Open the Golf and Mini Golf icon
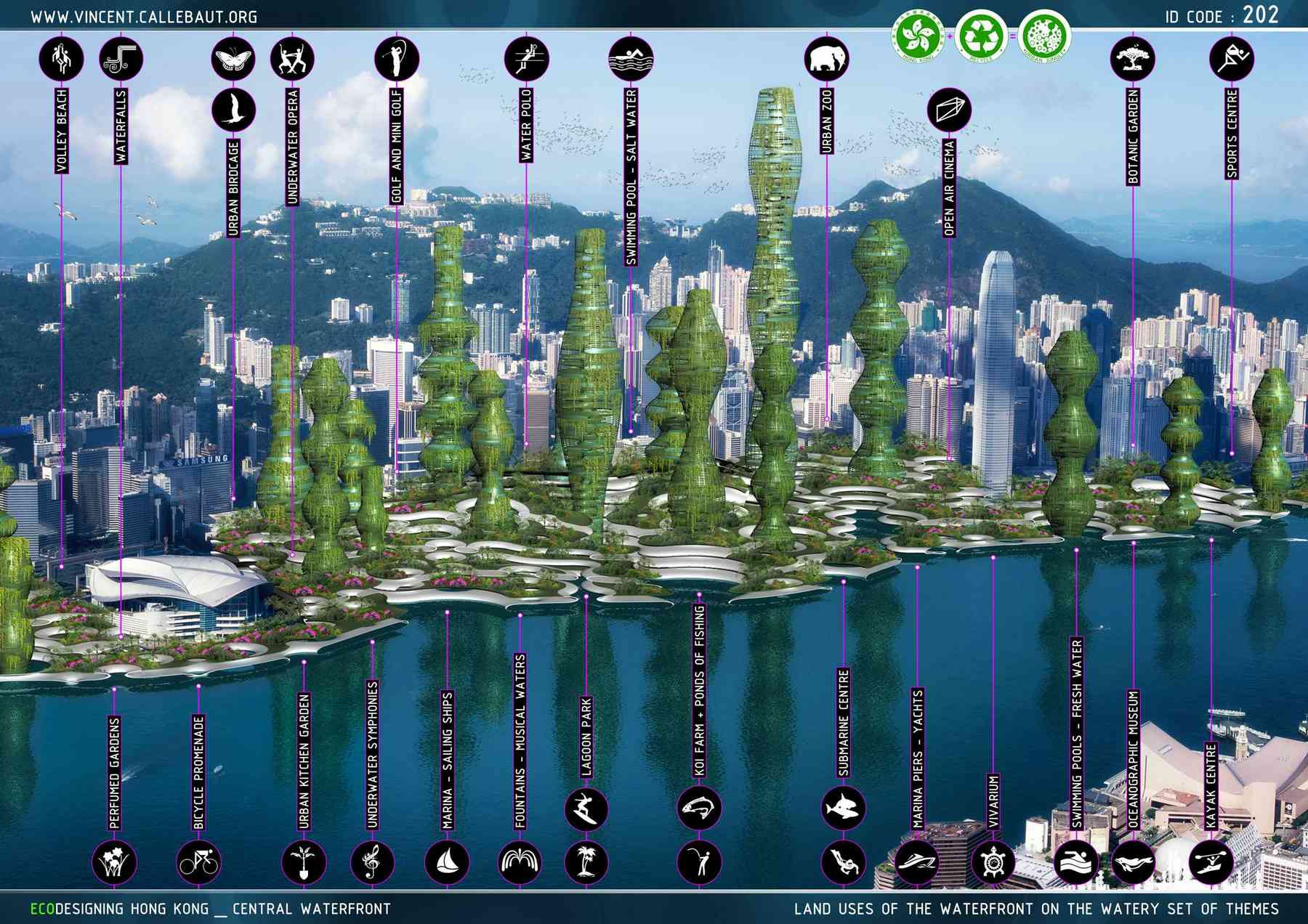The width and height of the screenshot is (1308, 924). coord(397,58)
